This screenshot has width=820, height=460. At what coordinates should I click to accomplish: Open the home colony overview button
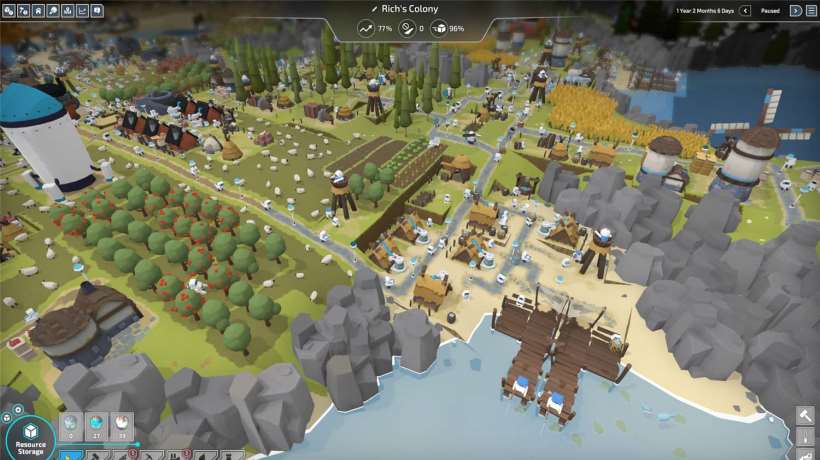pos(37,11)
